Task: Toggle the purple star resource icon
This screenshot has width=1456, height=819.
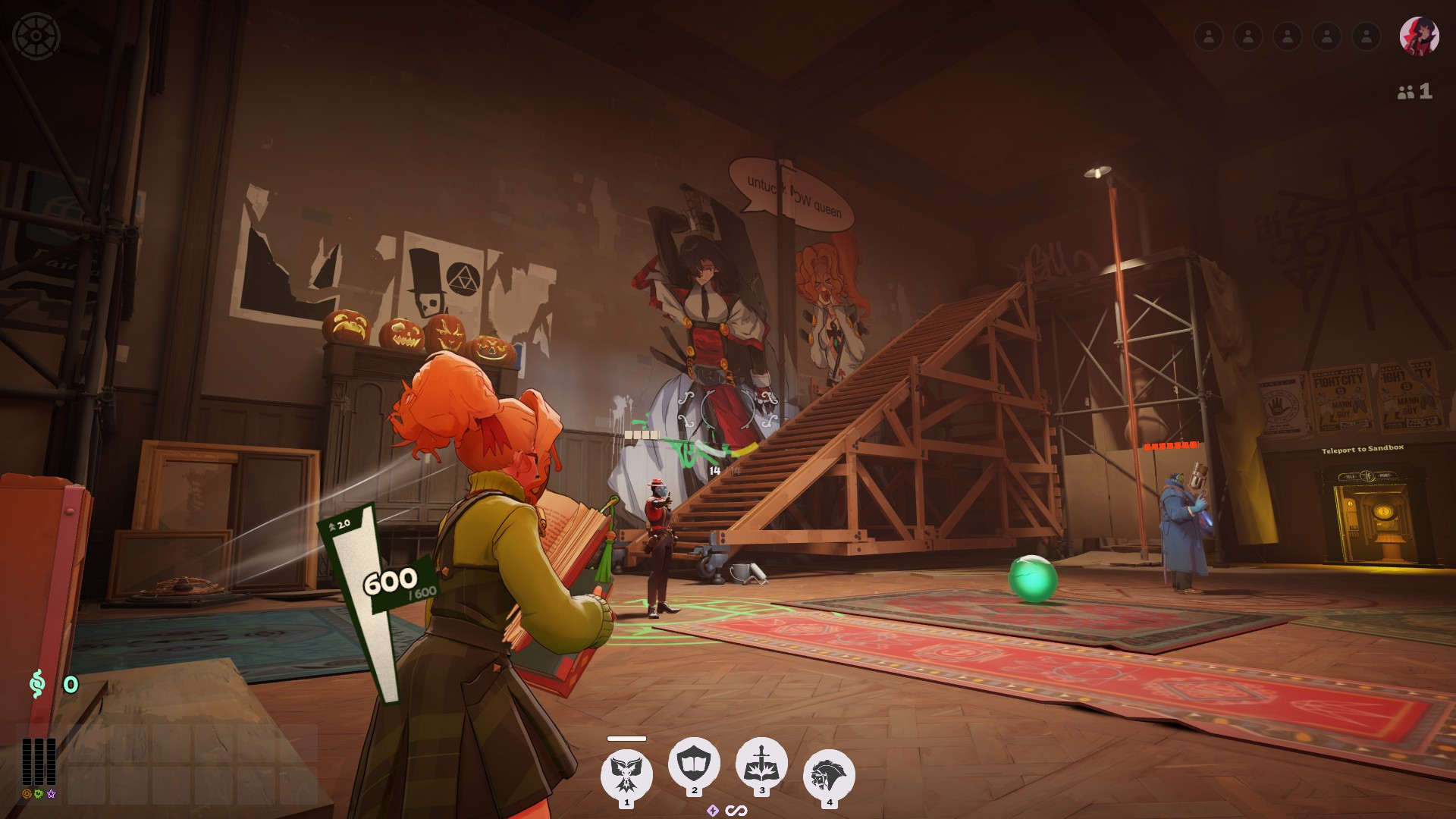Action: click(52, 794)
